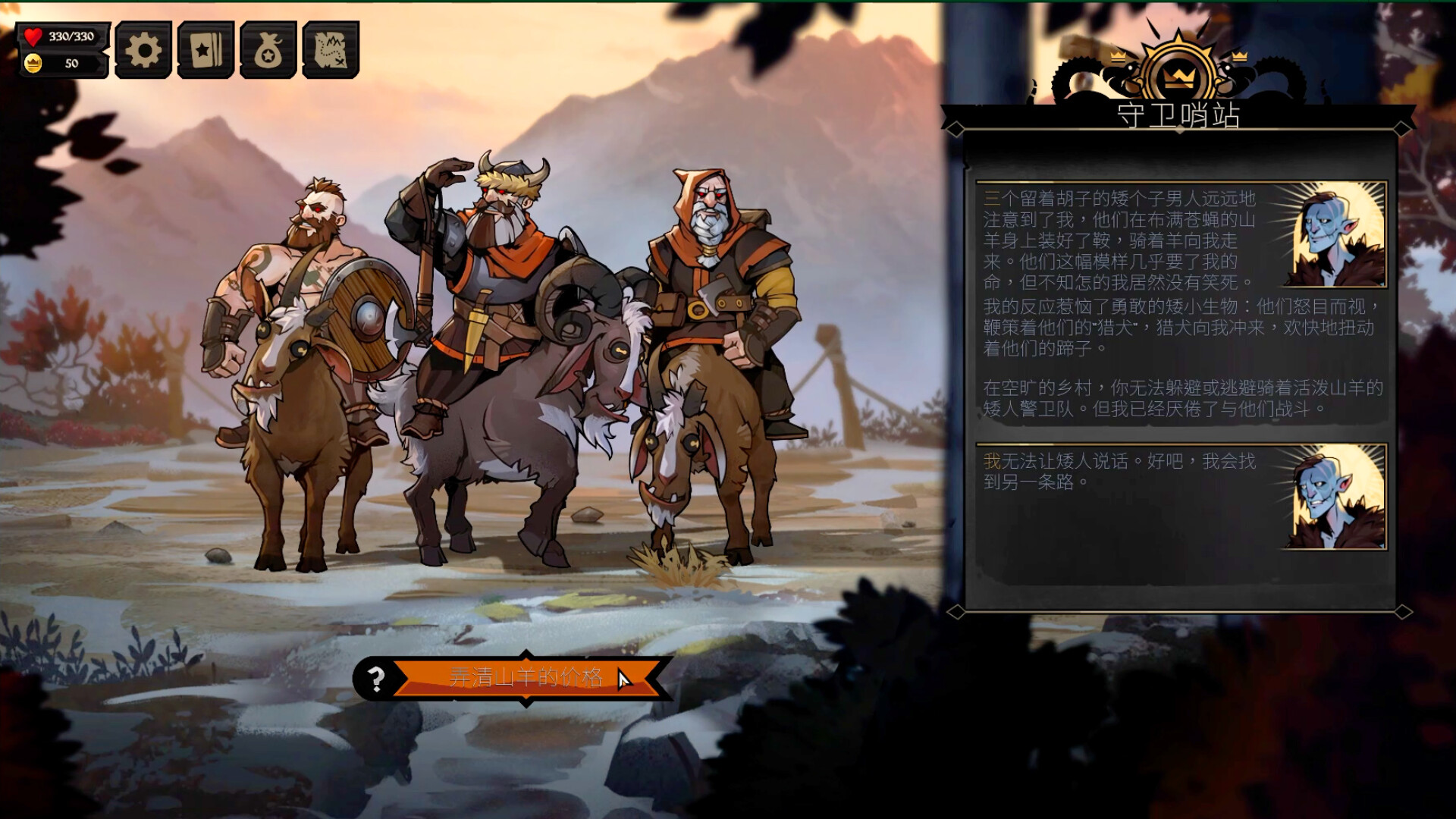Click the 守卫哨站 title banner

coord(1179,115)
